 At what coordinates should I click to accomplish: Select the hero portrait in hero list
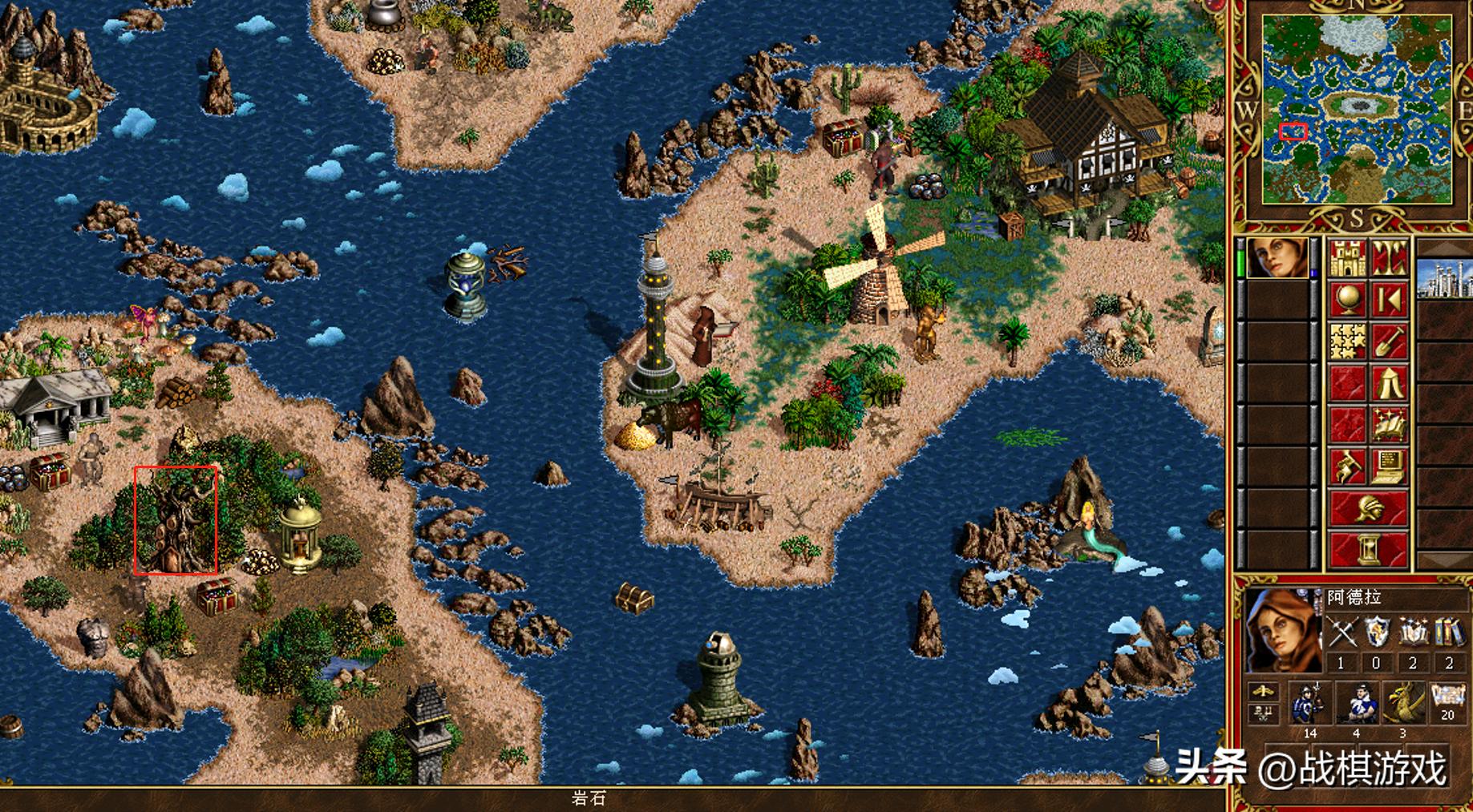click(1277, 258)
